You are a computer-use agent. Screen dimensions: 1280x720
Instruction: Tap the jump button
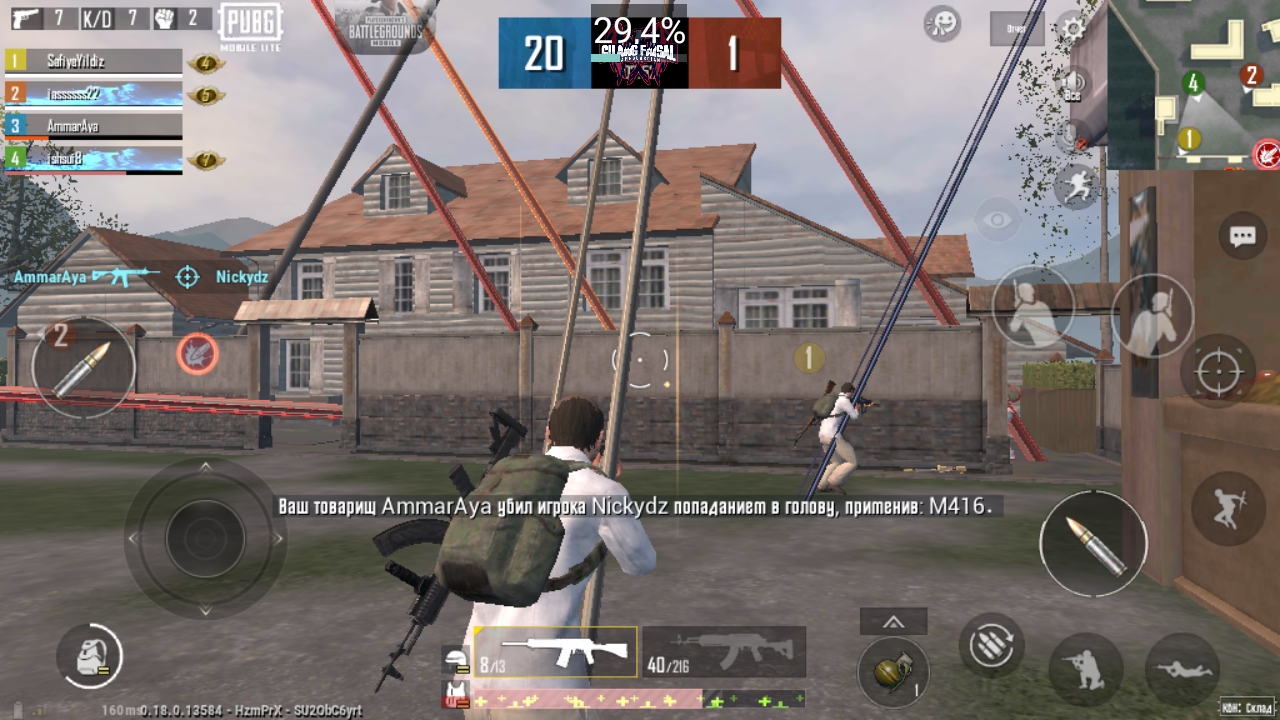point(1227,508)
